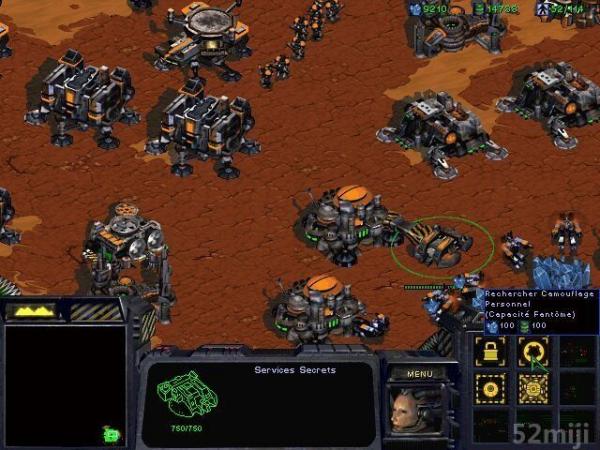Click the advisor portrait
The image size is (600, 450).
click(x=410, y=409)
